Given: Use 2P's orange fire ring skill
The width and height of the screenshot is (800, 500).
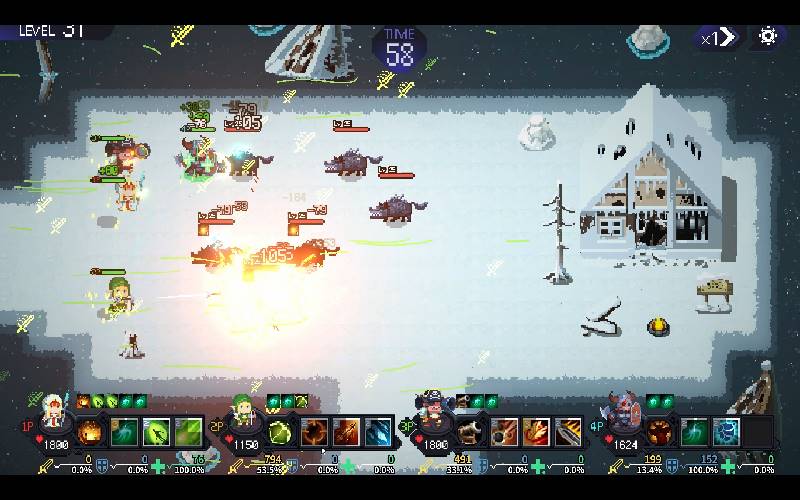Looking at the screenshot, I should tap(315, 433).
